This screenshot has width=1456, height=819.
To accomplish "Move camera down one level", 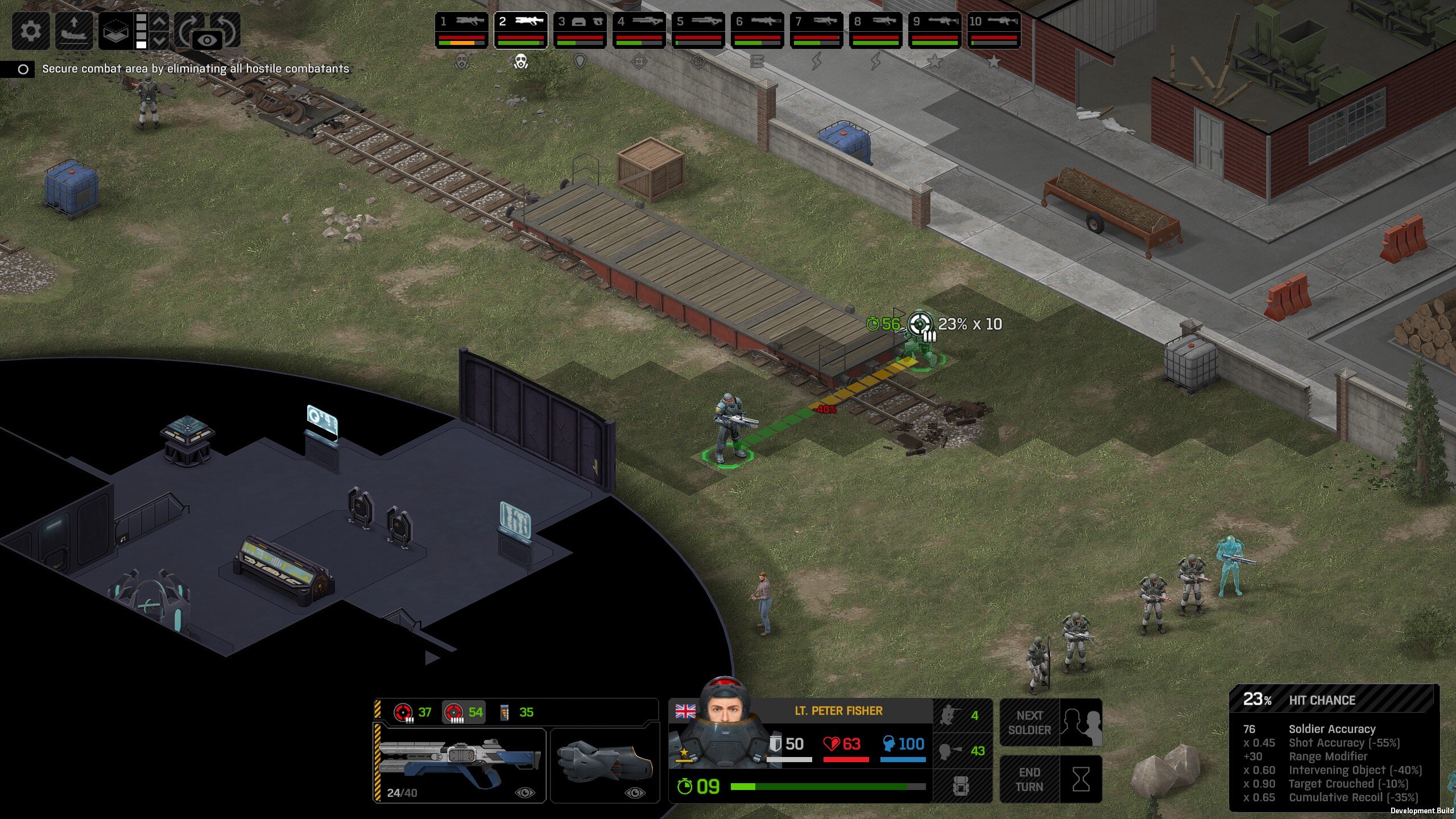I will coord(160,40).
